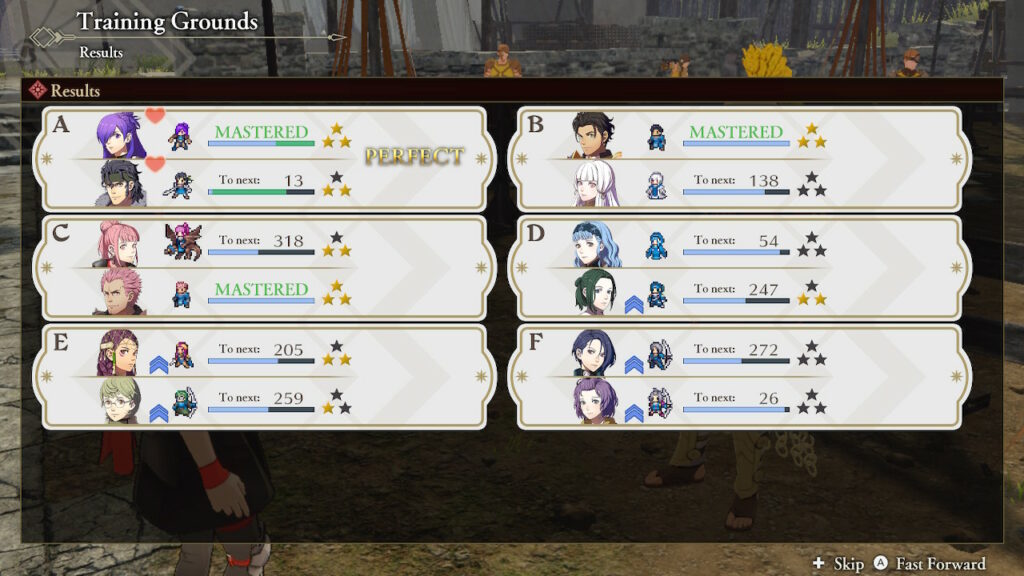Image resolution: width=1024 pixels, height=576 pixels.
Task: Select the light-blue-haired portrait in group D
Action: (x=594, y=244)
